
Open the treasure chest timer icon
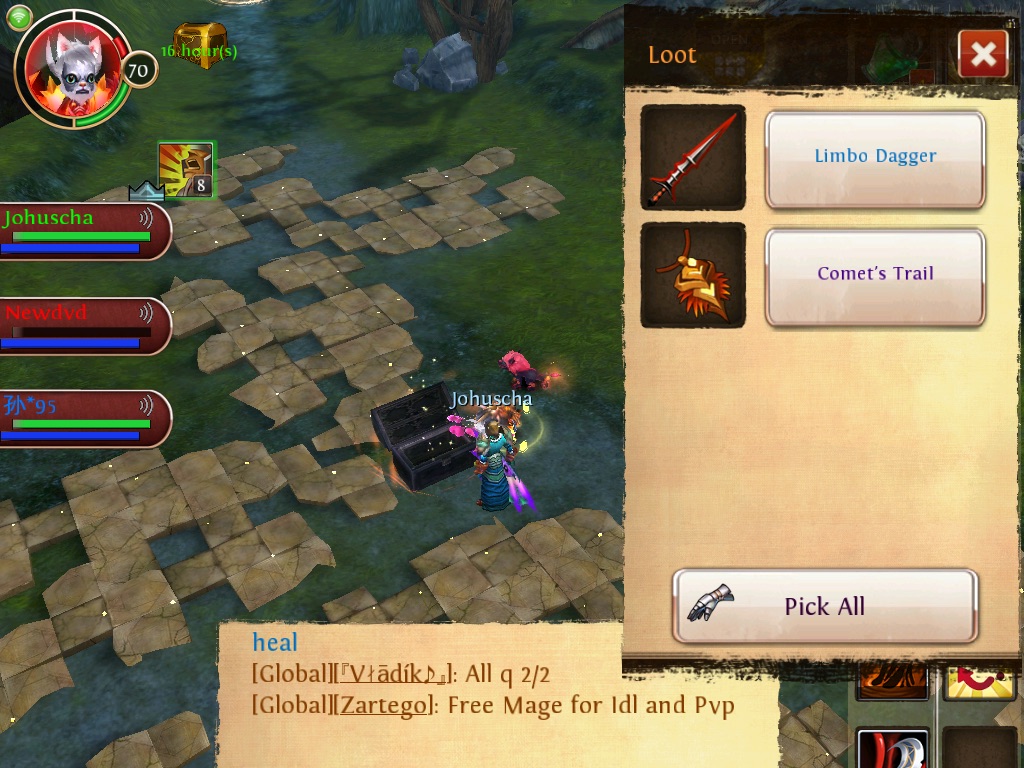click(x=200, y=46)
